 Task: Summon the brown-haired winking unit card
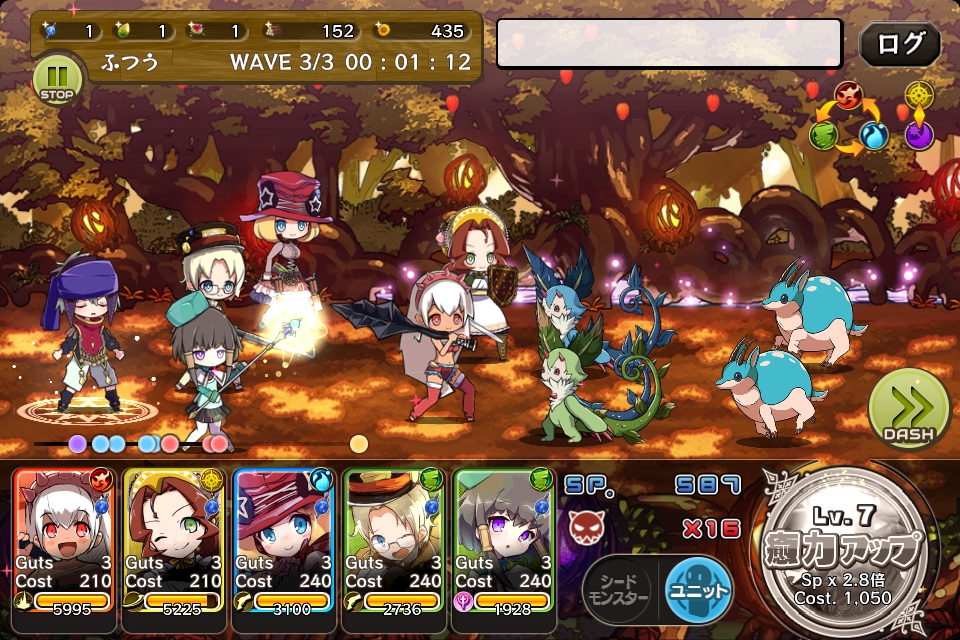click(x=175, y=538)
